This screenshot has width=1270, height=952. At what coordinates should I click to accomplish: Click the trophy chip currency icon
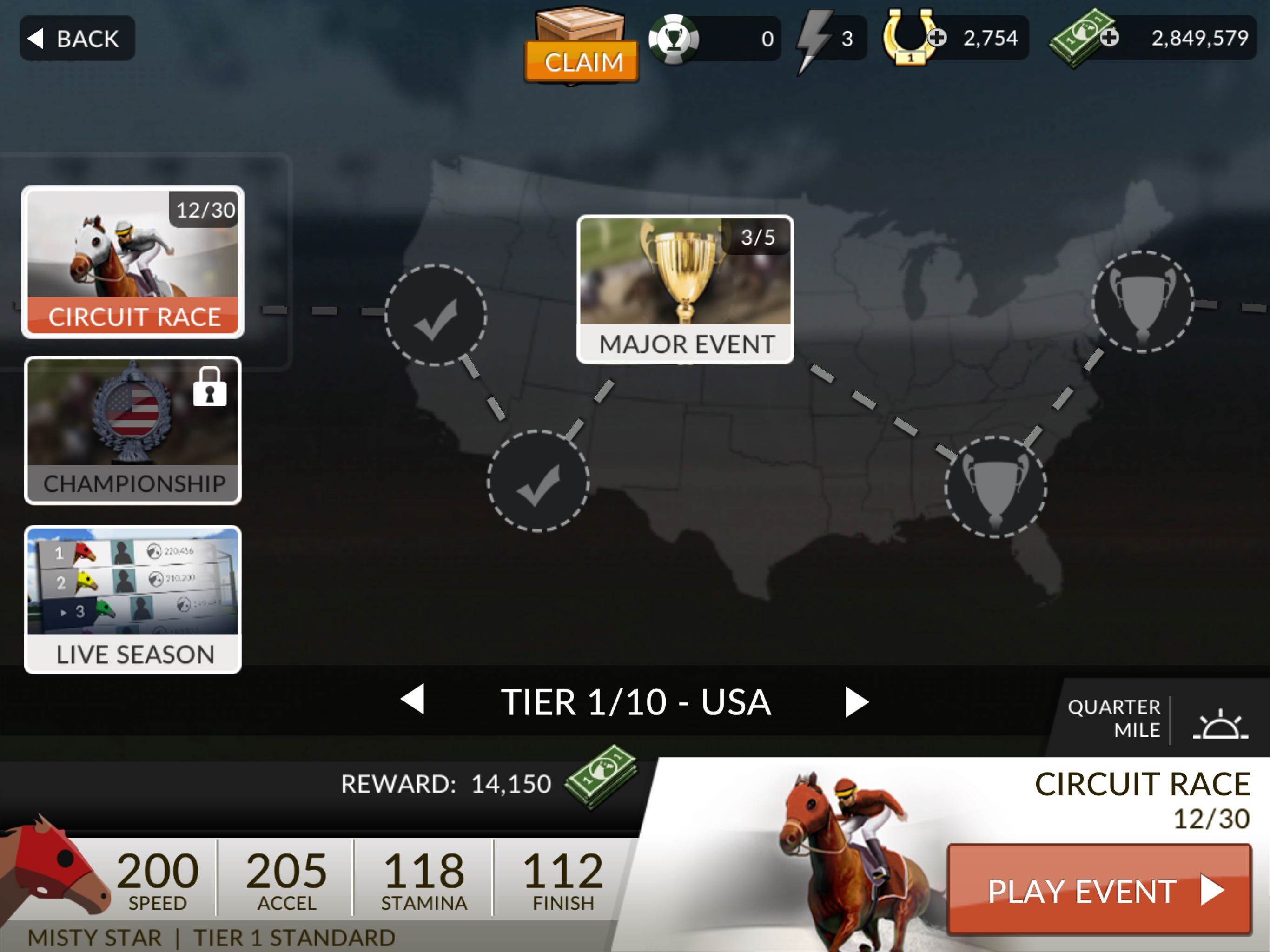coord(674,39)
